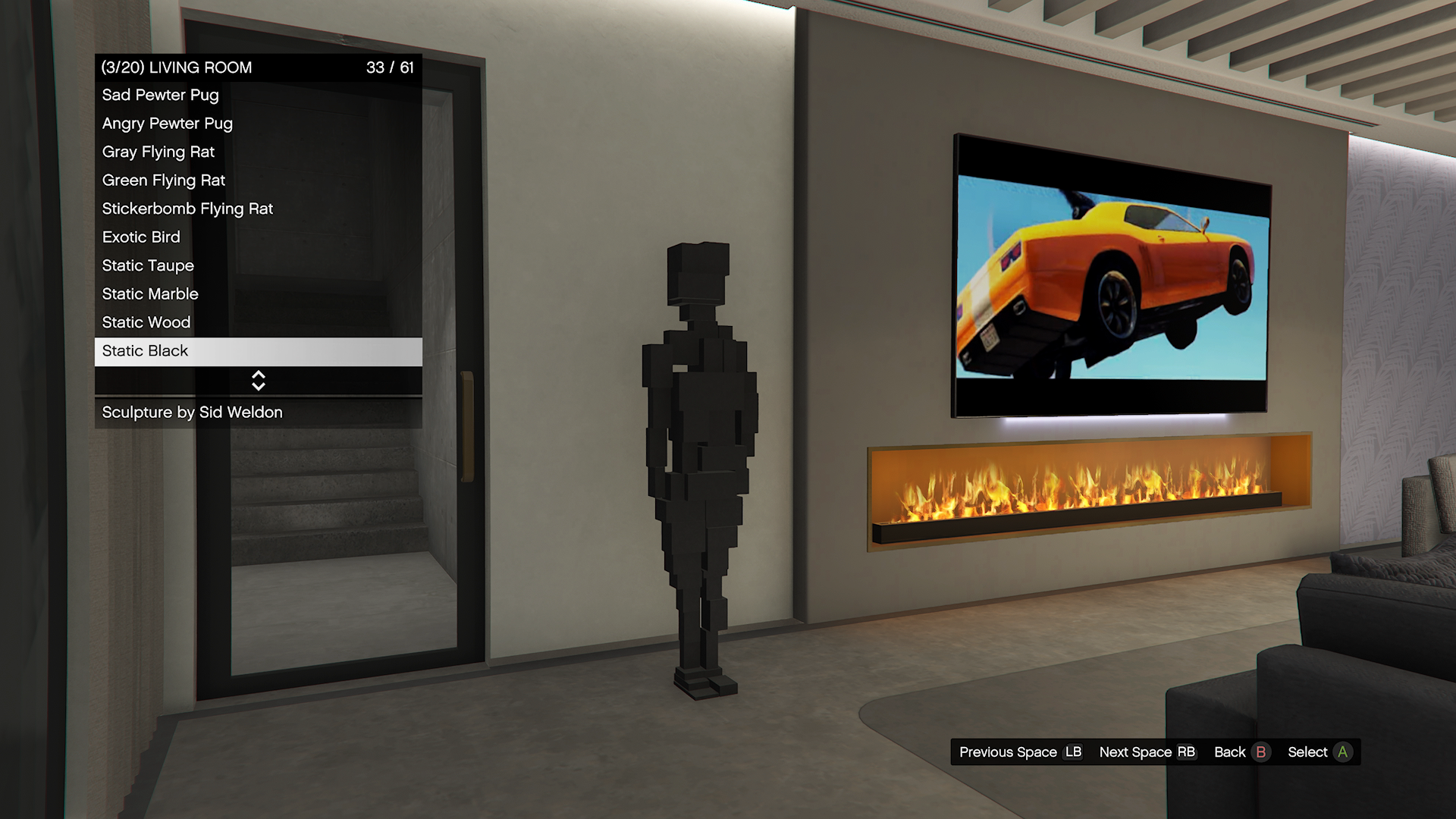This screenshot has height=819, width=1456.
Task: Select the Exotic Bird entry
Action: 258,237
